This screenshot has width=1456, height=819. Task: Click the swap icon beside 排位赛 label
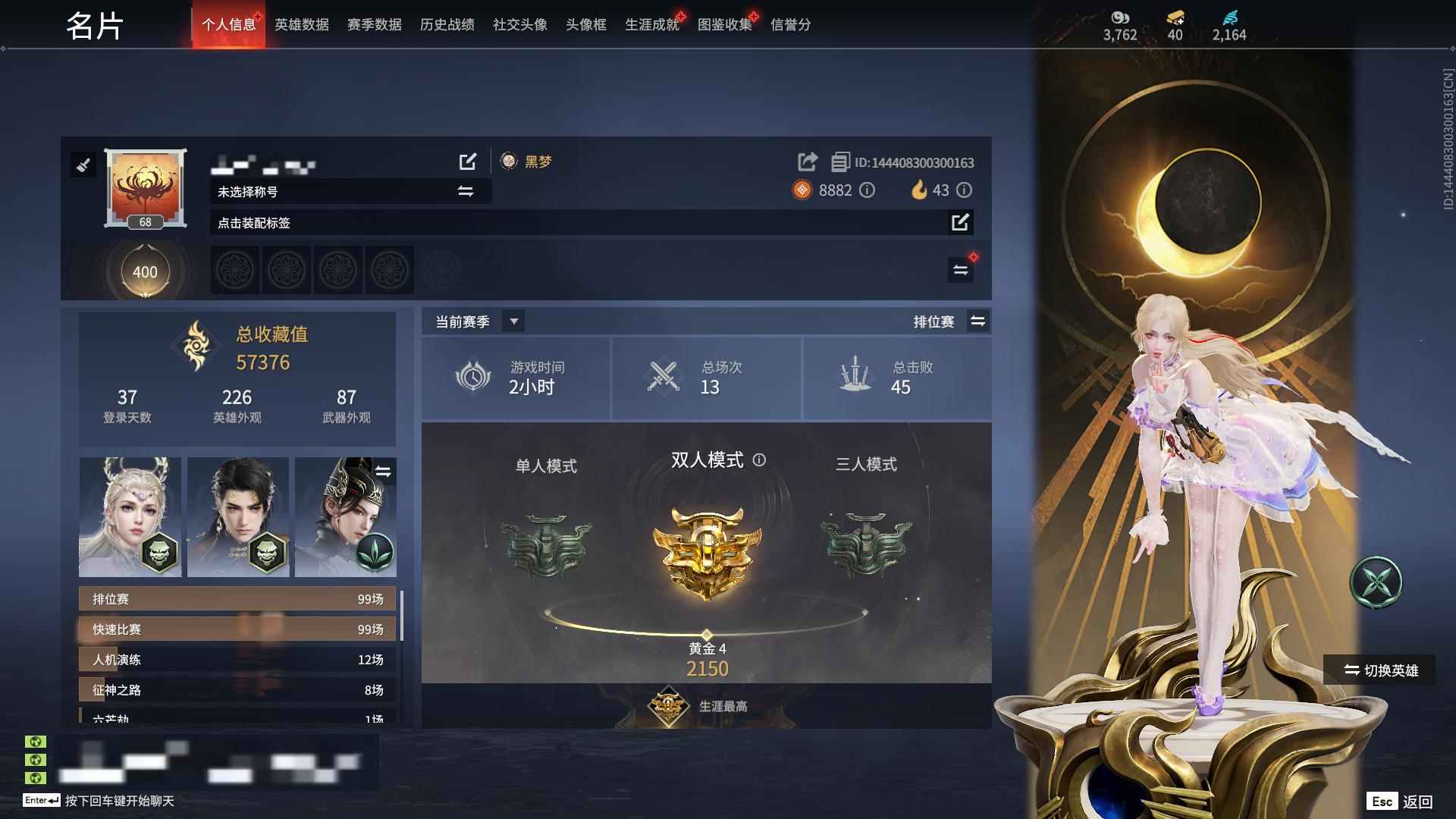pos(978,322)
